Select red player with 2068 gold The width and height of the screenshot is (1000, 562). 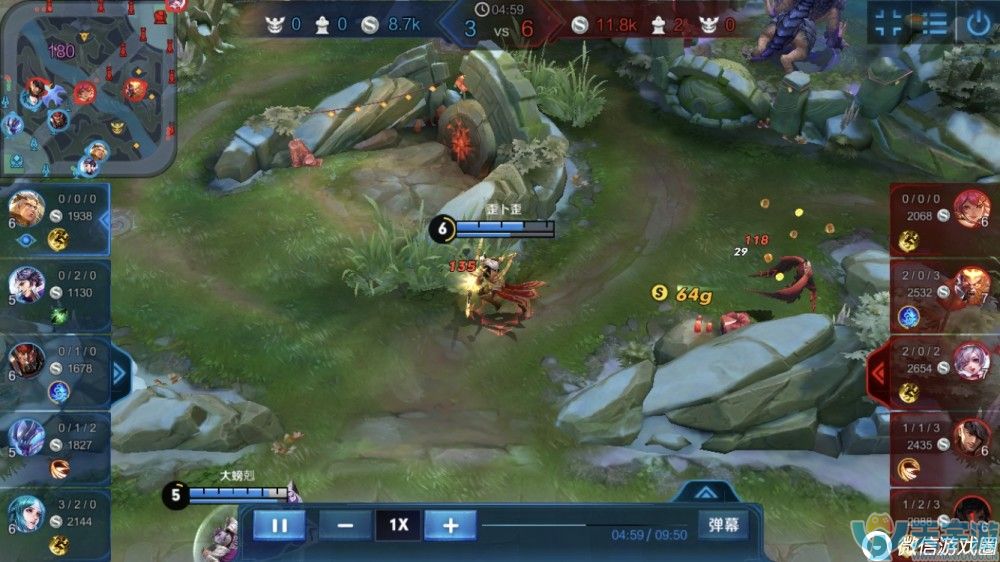point(942,219)
